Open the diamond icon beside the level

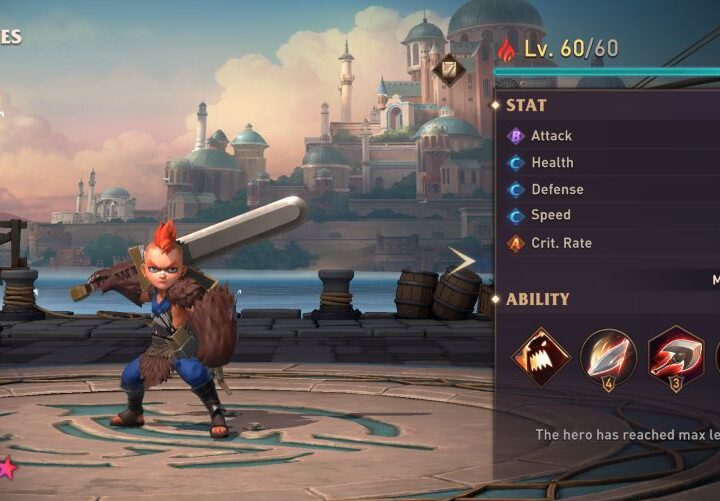click(448, 67)
